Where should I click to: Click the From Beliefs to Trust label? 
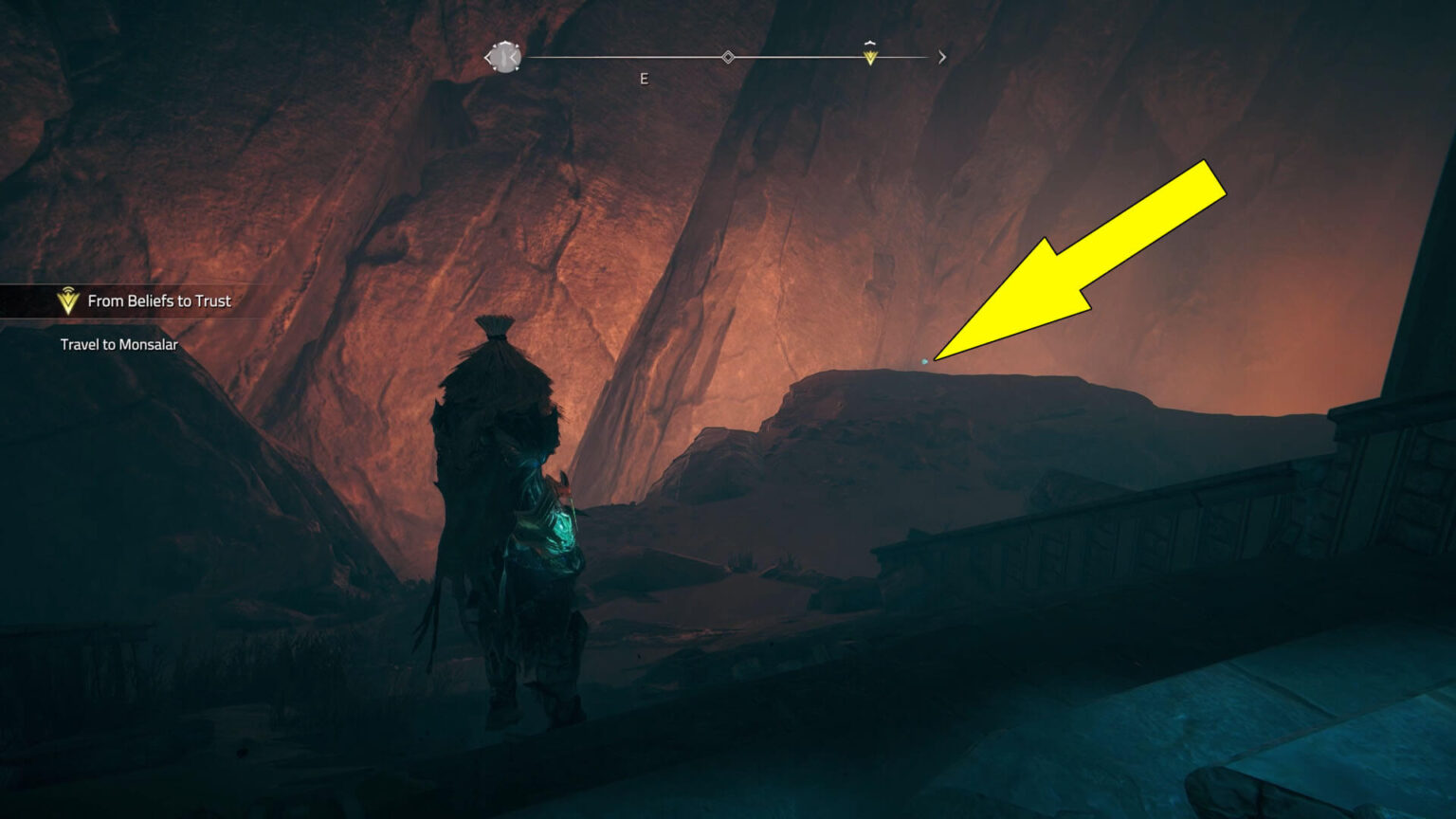click(158, 300)
